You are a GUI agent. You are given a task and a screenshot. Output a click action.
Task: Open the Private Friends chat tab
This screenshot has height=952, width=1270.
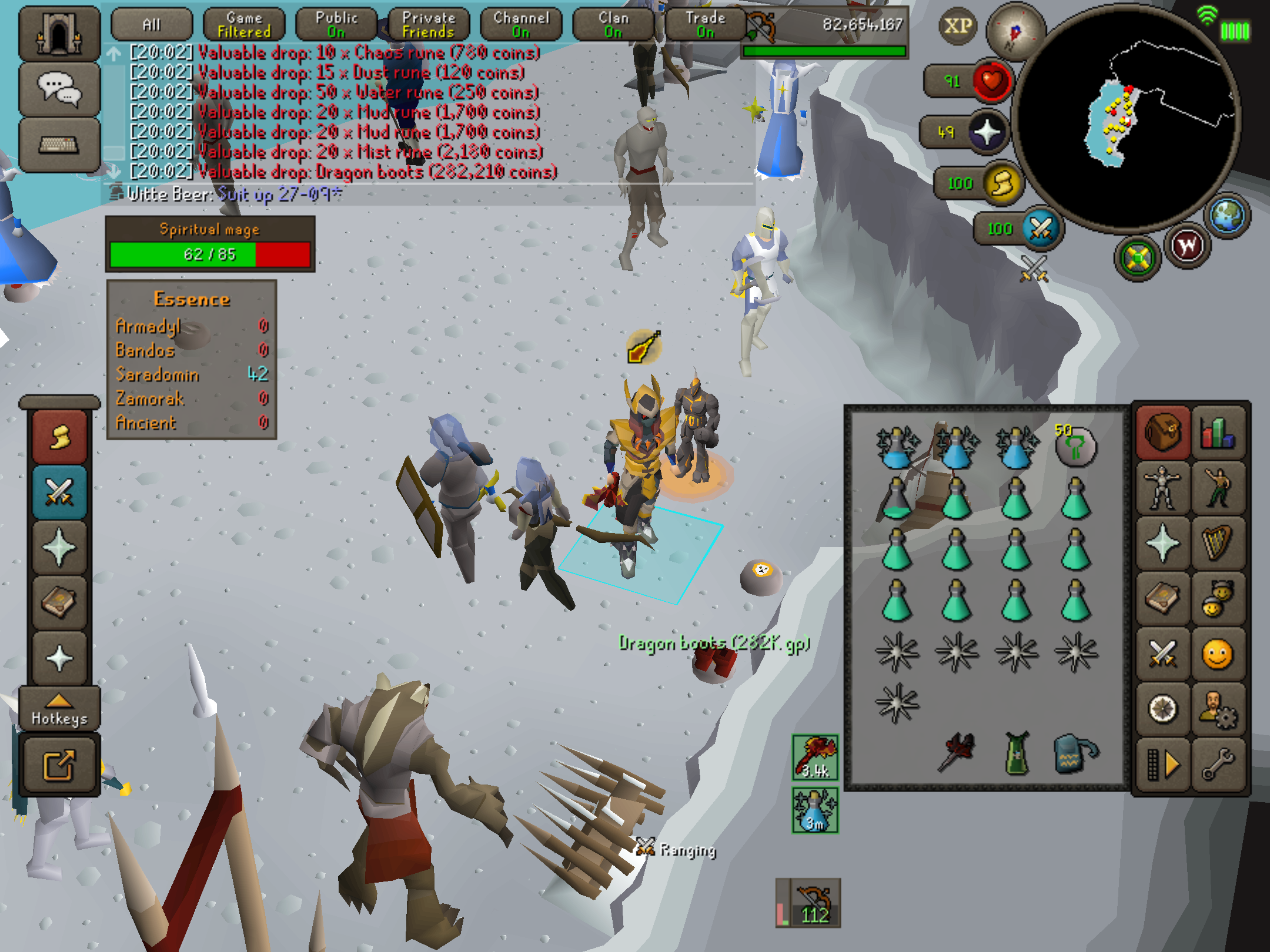click(429, 25)
